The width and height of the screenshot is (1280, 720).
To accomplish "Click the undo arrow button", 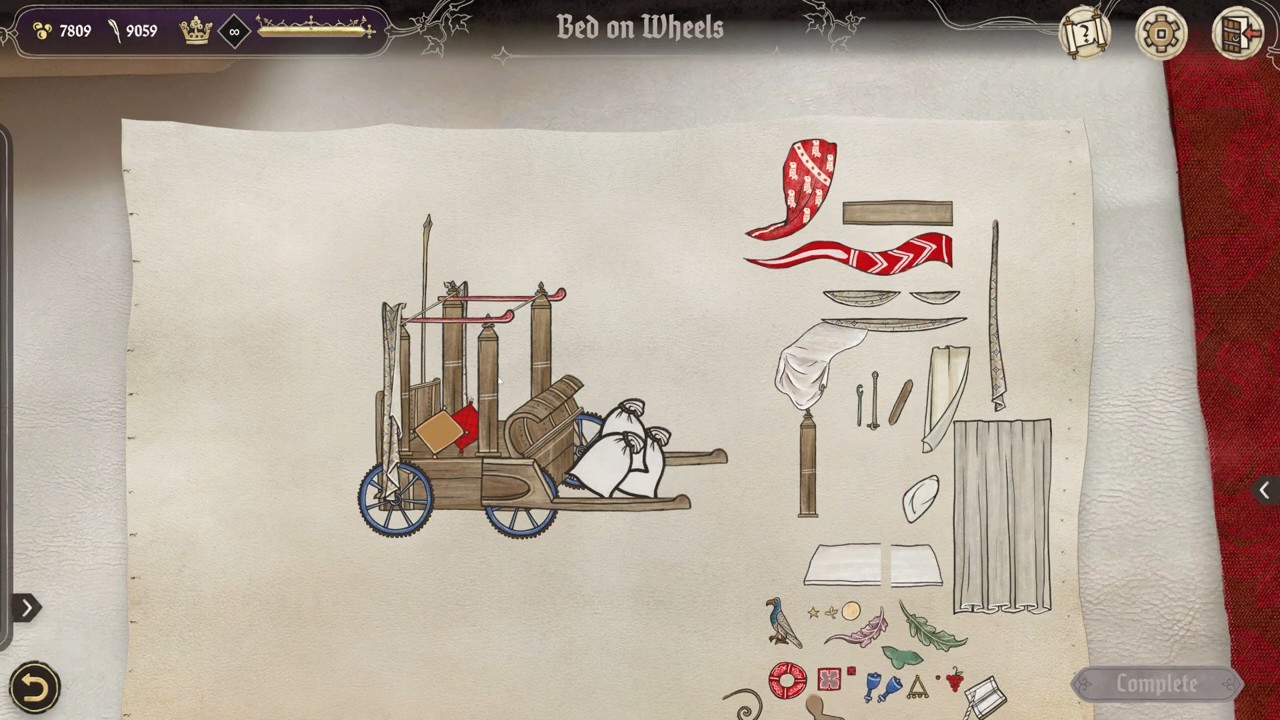I will pos(34,687).
